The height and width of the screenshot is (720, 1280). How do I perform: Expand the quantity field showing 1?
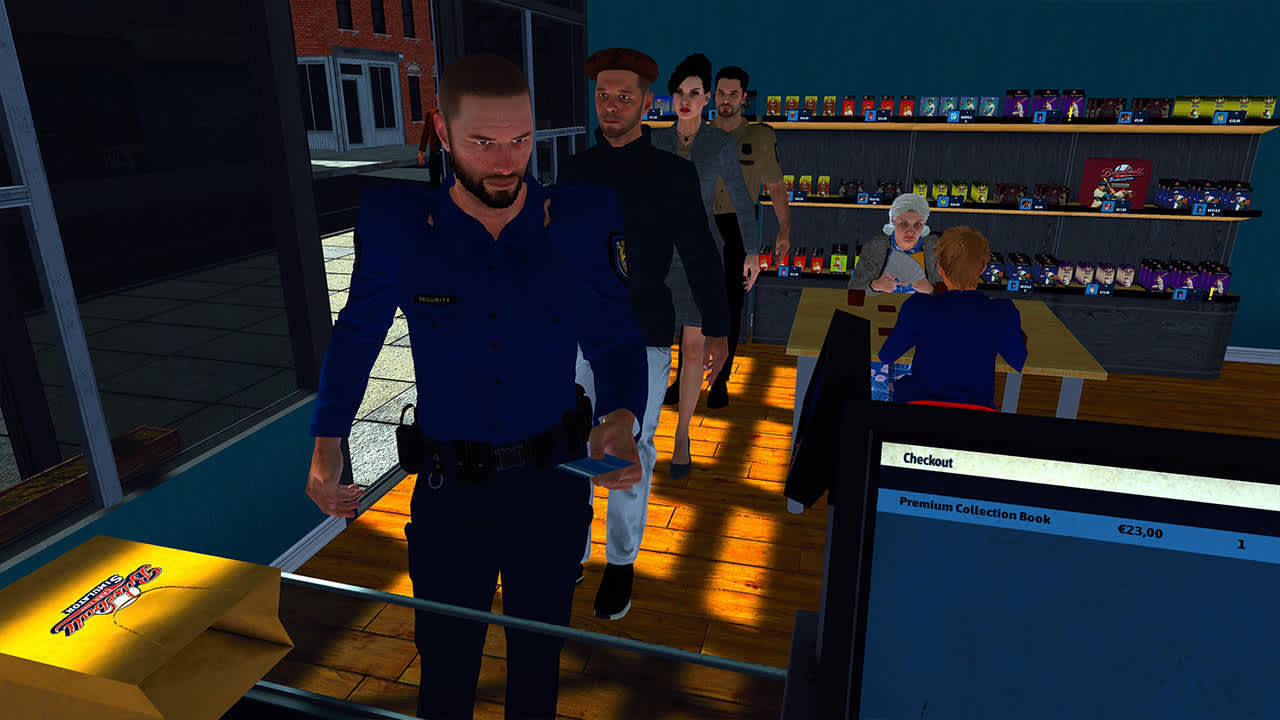coord(1240,545)
